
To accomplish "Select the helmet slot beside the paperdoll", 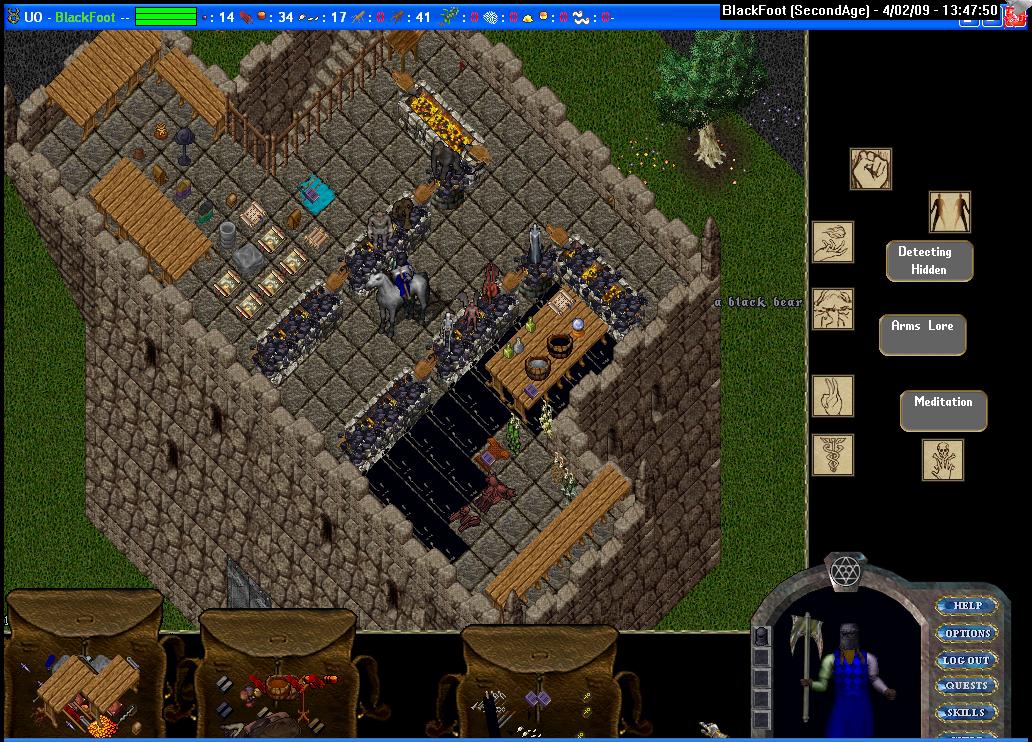I will point(762,636).
